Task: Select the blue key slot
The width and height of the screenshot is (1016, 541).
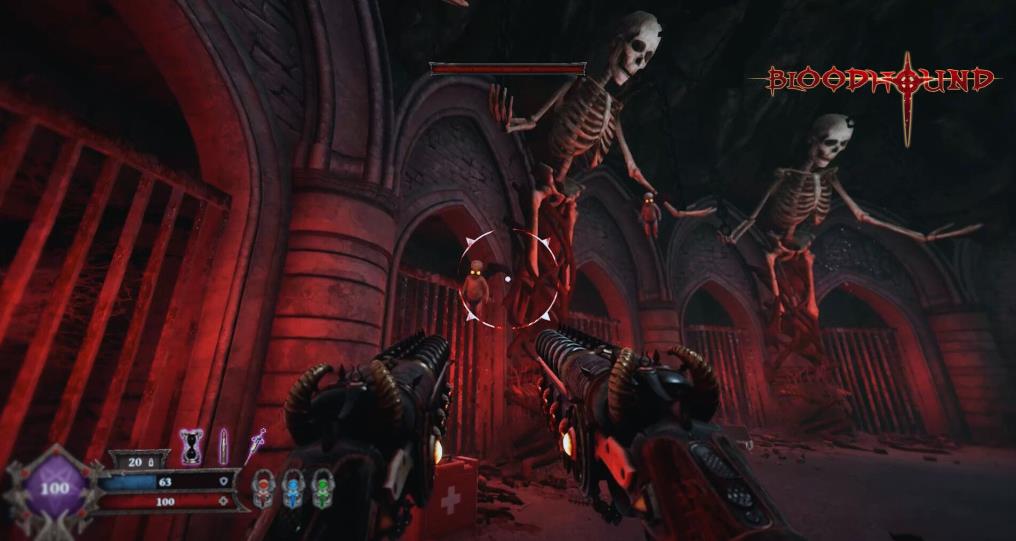Action: coord(292,488)
